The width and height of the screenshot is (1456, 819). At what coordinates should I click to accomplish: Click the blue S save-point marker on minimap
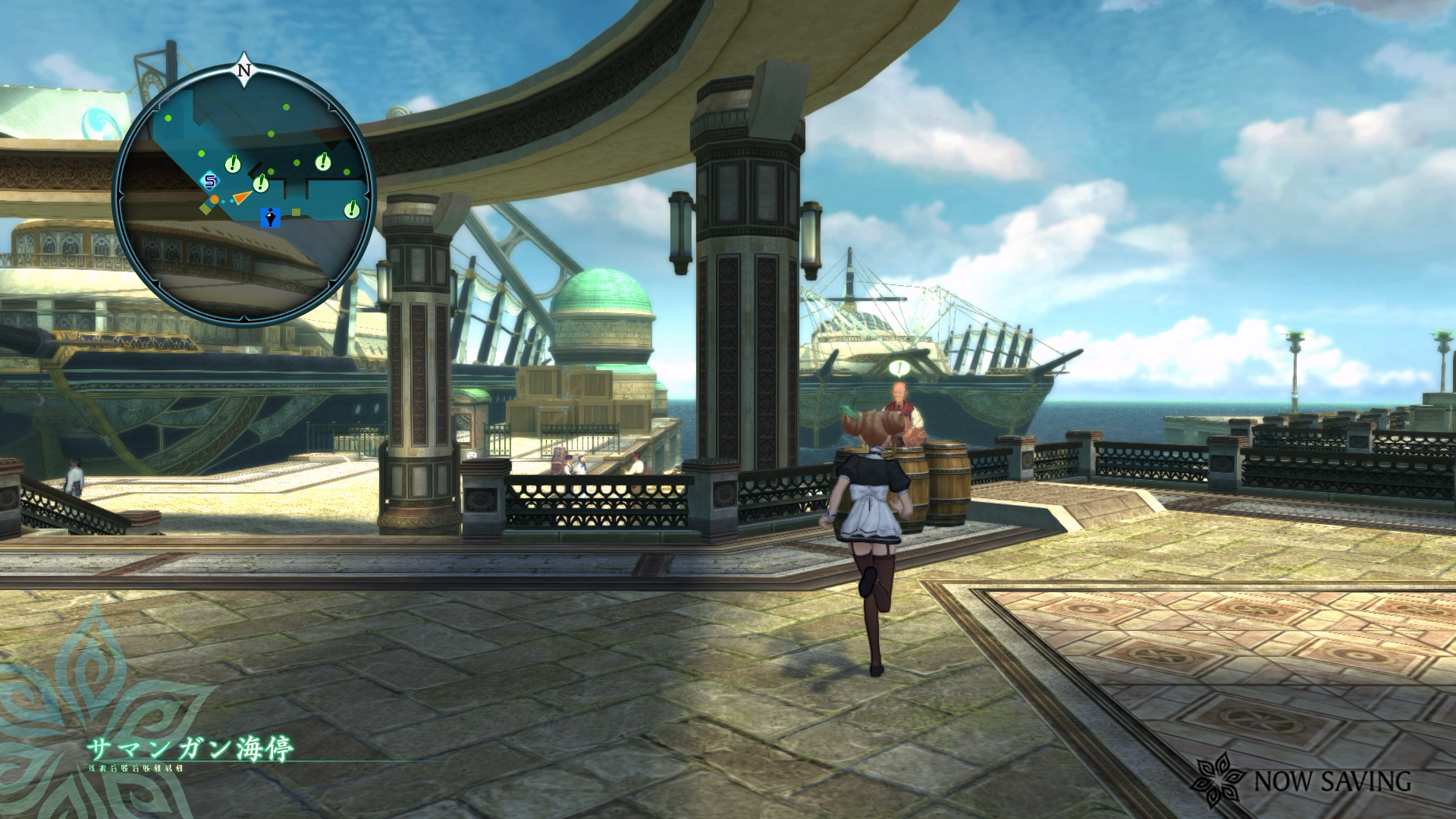[x=210, y=181]
